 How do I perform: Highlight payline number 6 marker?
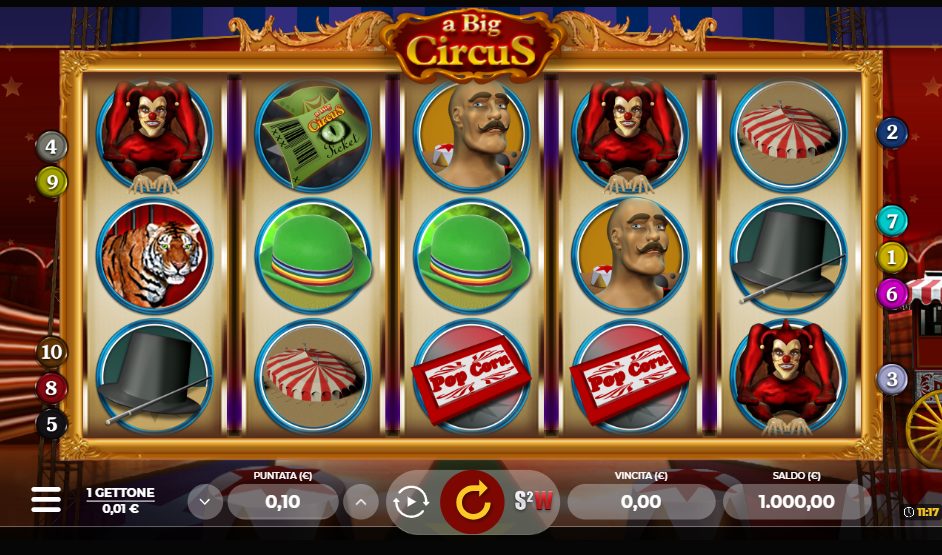tap(892, 294)
